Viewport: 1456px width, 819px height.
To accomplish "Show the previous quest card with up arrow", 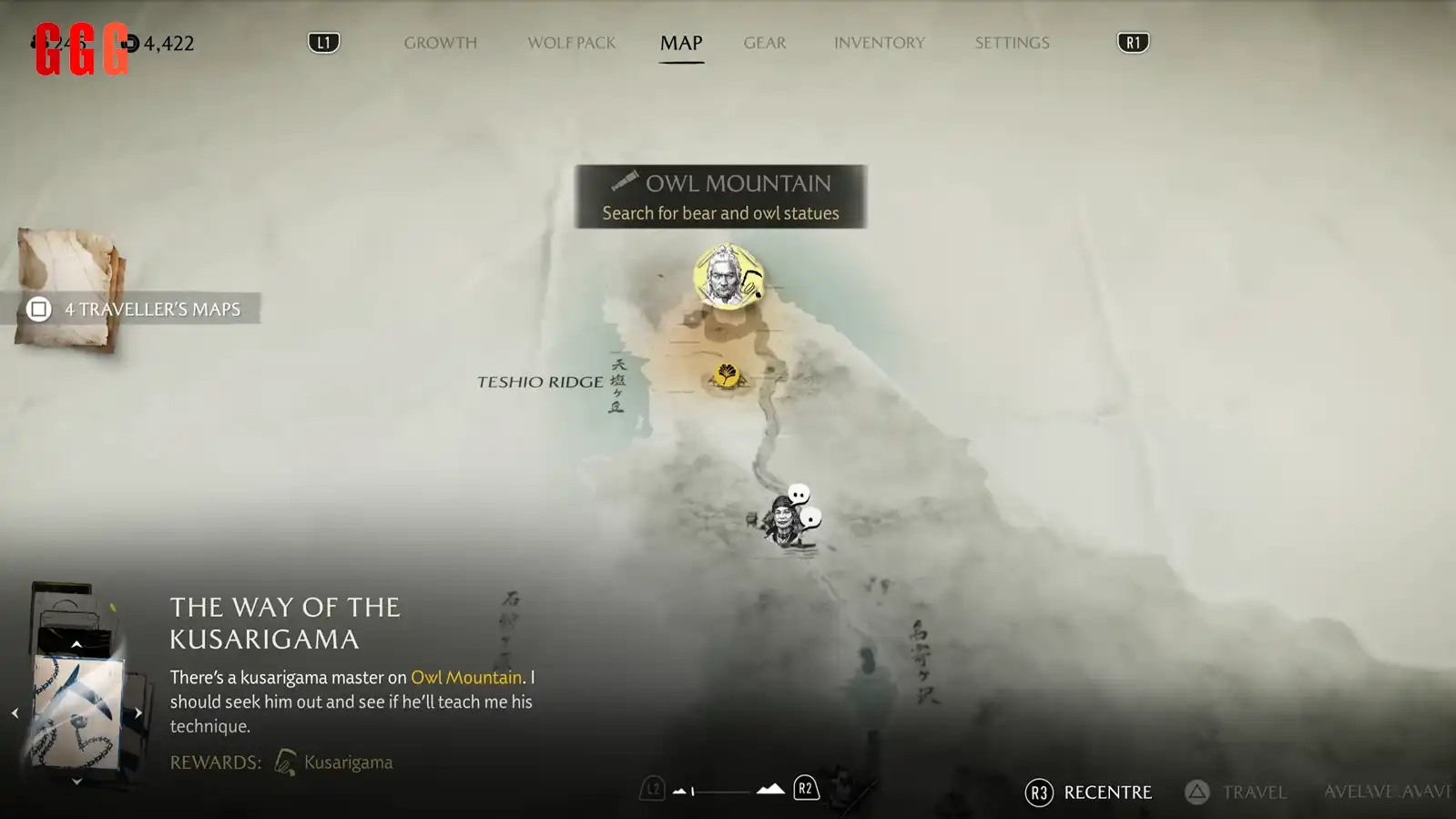I will click(x=76, y=644).
